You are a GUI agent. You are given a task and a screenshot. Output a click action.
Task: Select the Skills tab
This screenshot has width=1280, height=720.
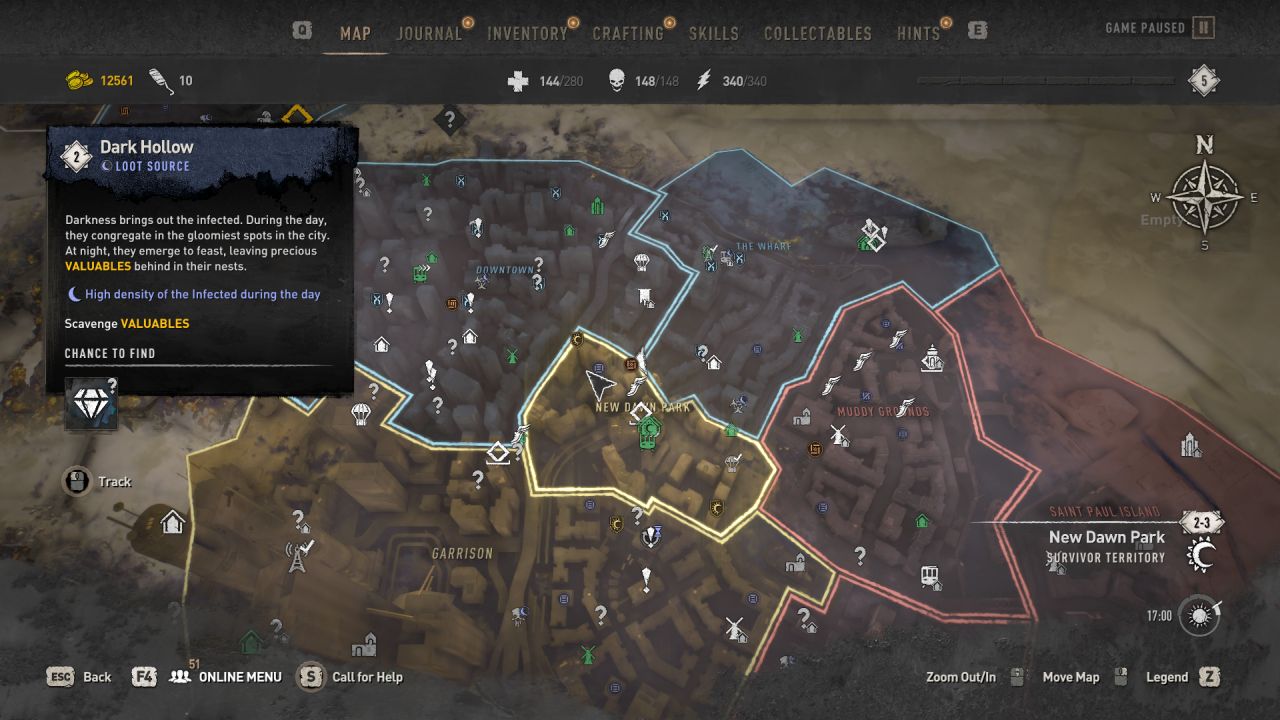tap(714, 33)
